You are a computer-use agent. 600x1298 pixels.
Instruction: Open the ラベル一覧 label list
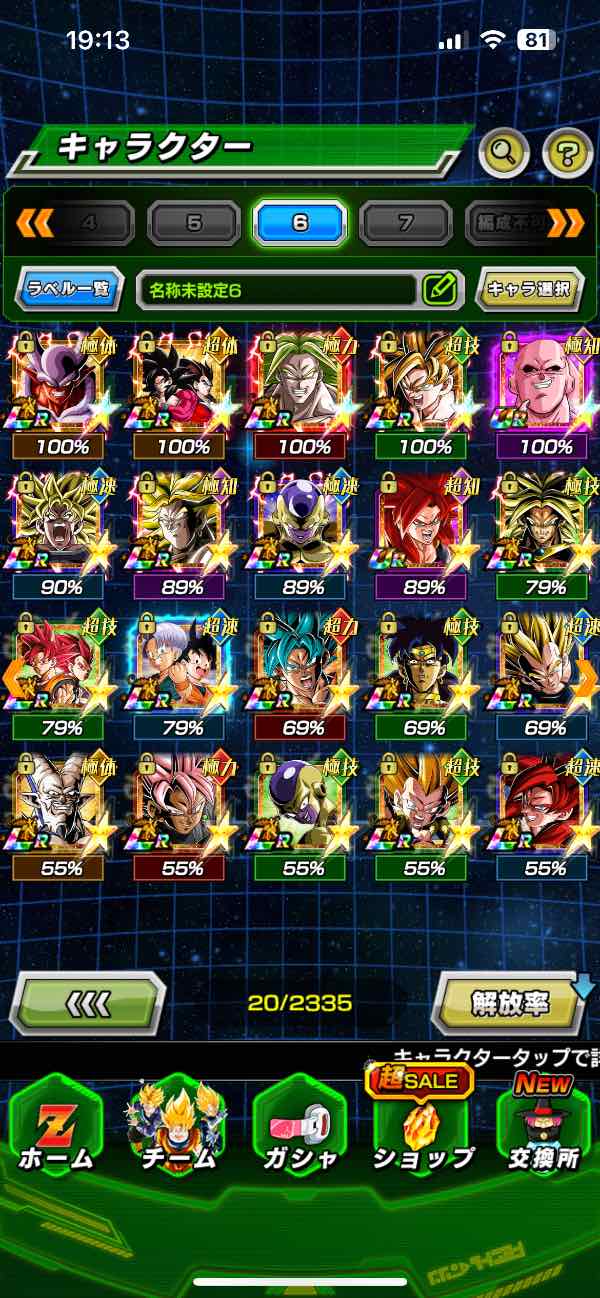click(70, 290)
